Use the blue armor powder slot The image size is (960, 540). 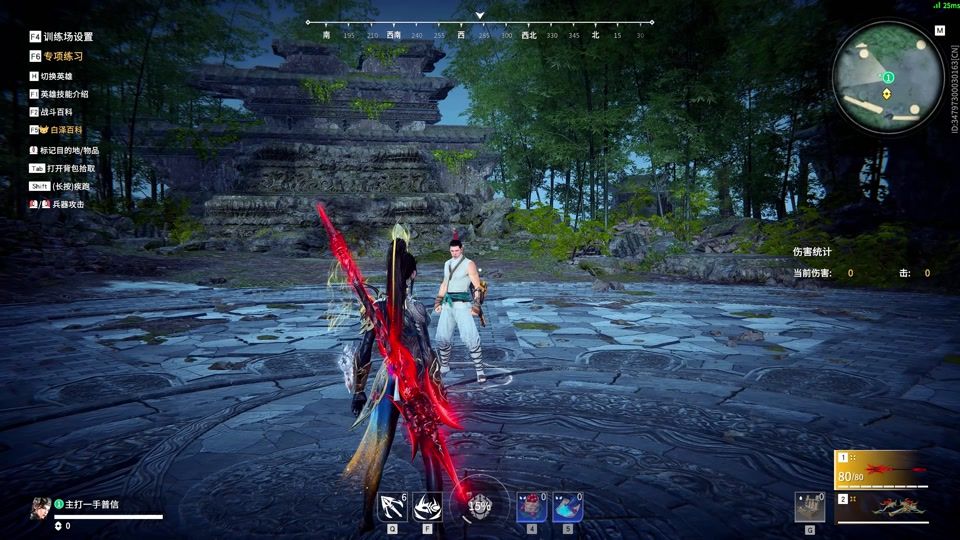[x=567, y=507]
